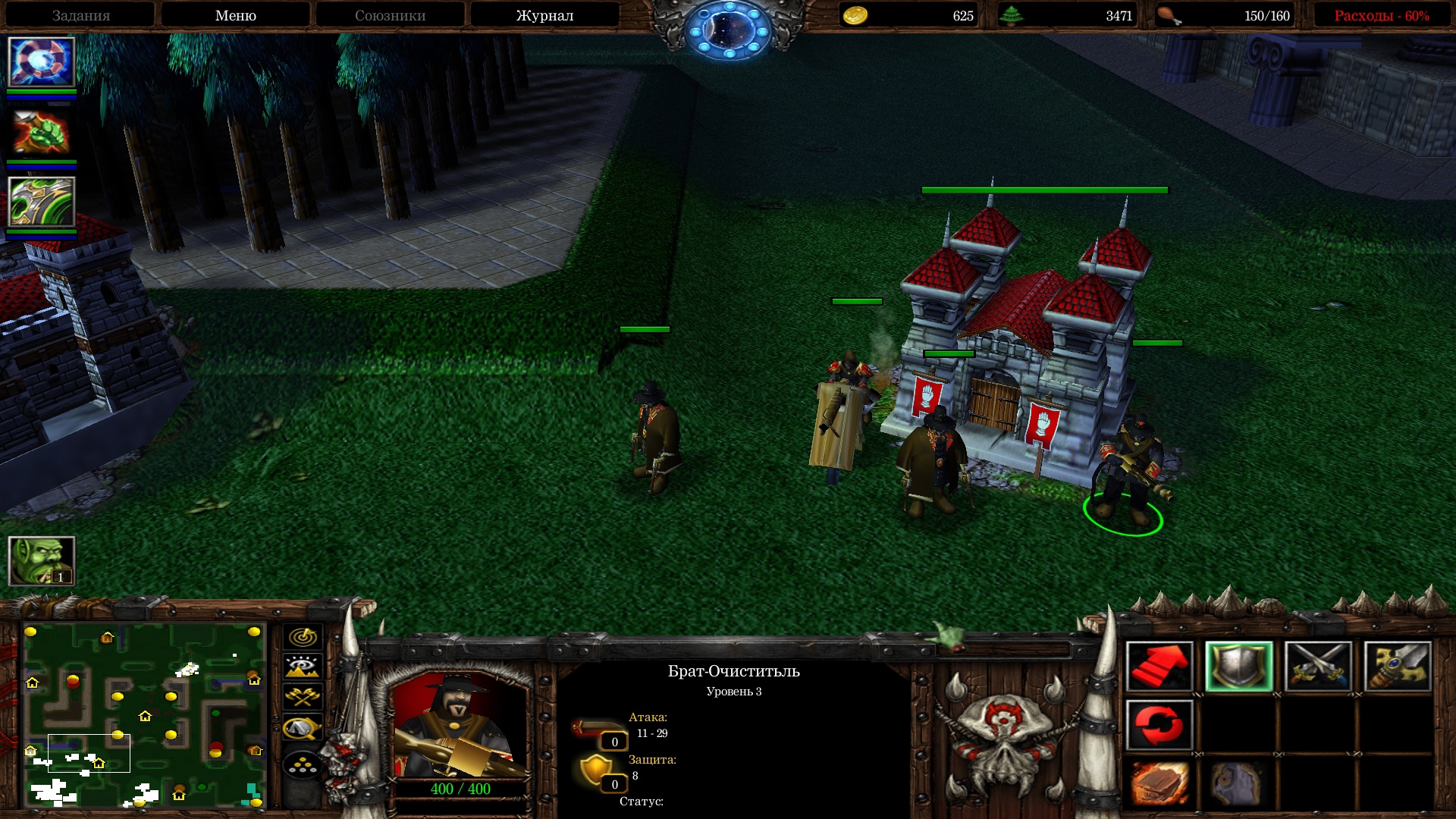Image resolution: width=1456 pixels, height=819 pixels.
Task: Activate the minimap signal ping button
Action: point(303,637)
